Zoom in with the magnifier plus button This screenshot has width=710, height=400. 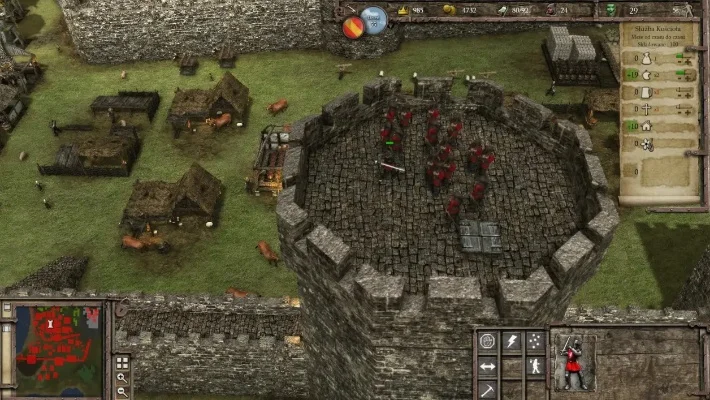tap(122, 377)
